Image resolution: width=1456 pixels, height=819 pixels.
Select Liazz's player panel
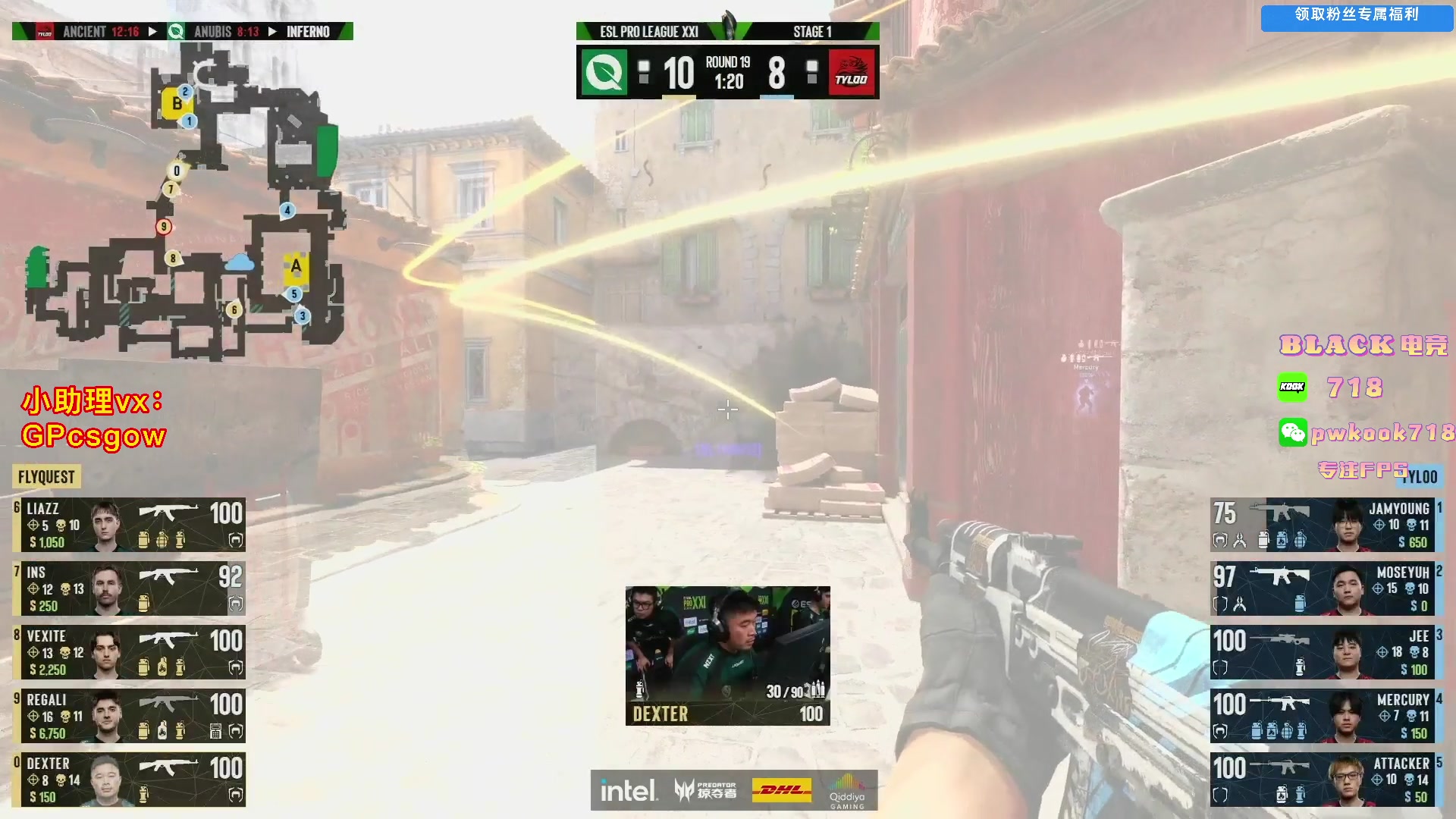coord(129,525)
